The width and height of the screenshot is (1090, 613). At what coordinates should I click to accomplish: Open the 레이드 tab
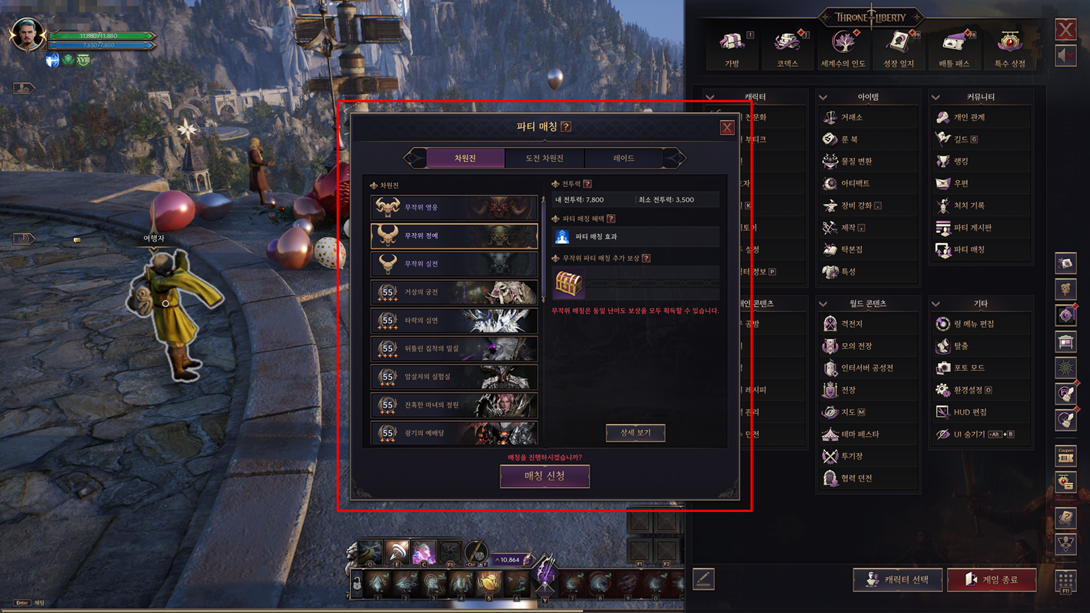623,158
